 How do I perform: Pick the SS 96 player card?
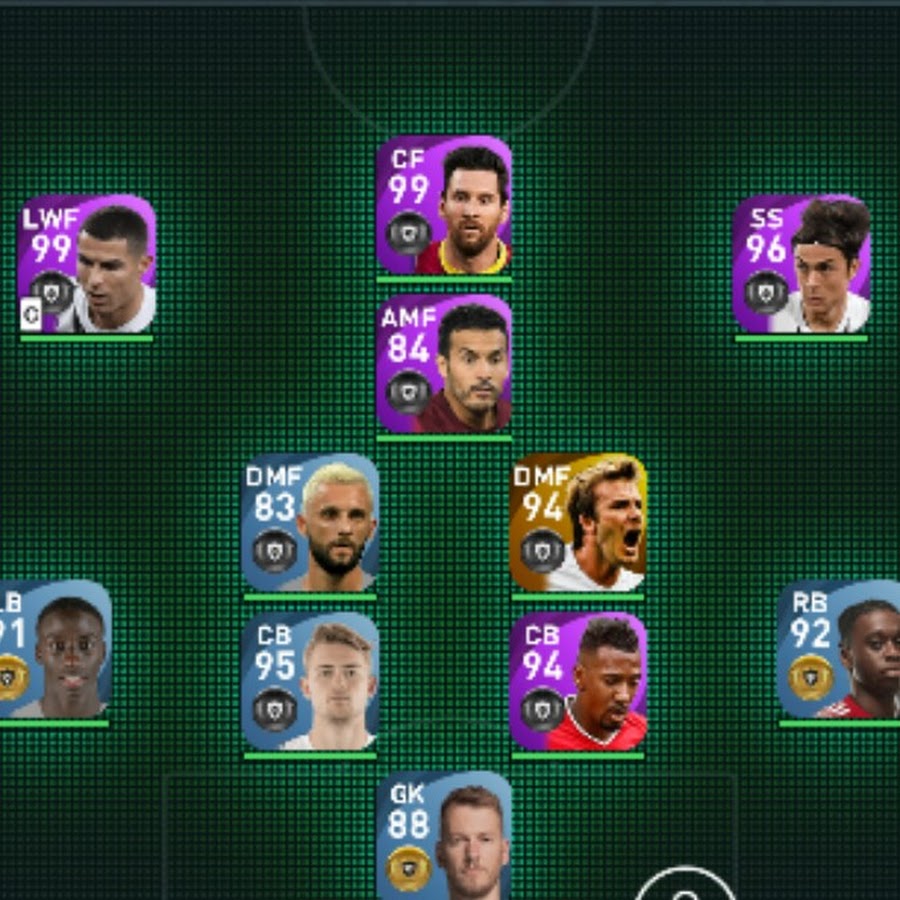coord(801,265)
